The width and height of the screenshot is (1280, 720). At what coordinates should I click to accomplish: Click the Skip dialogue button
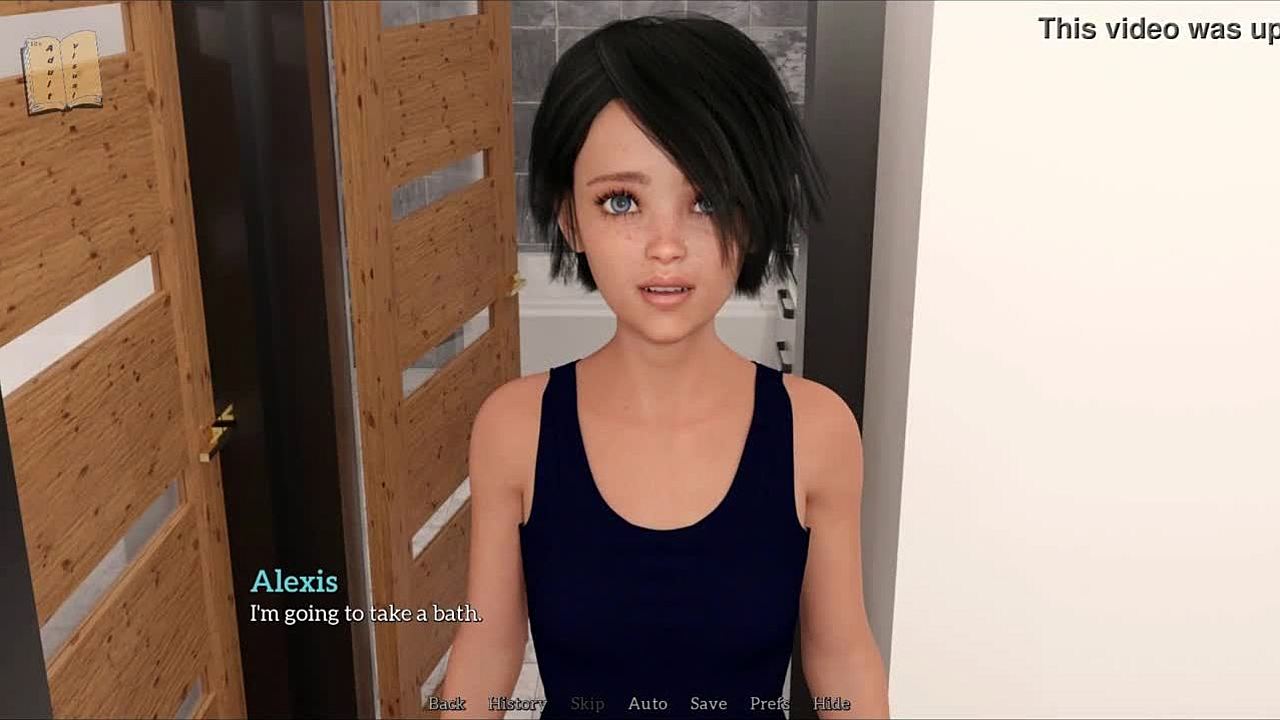pyautogui.click(x=587, y=704)
